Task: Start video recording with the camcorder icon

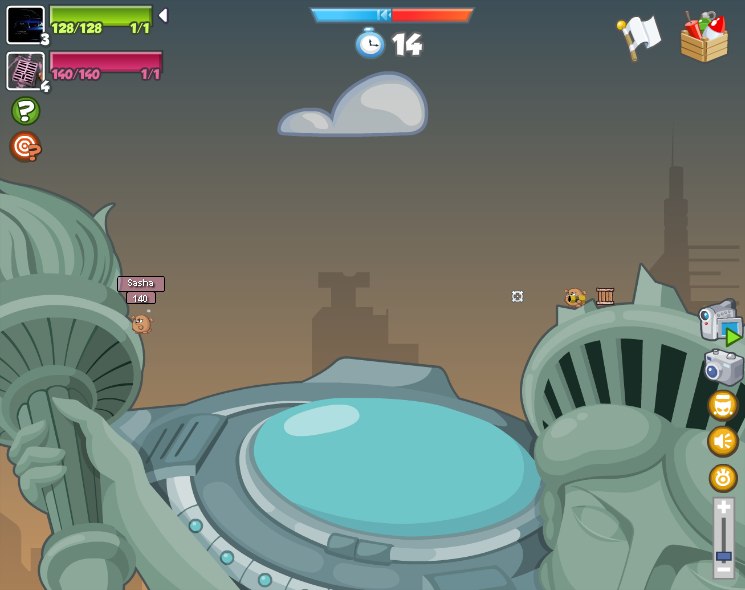Action: [720, 322]
